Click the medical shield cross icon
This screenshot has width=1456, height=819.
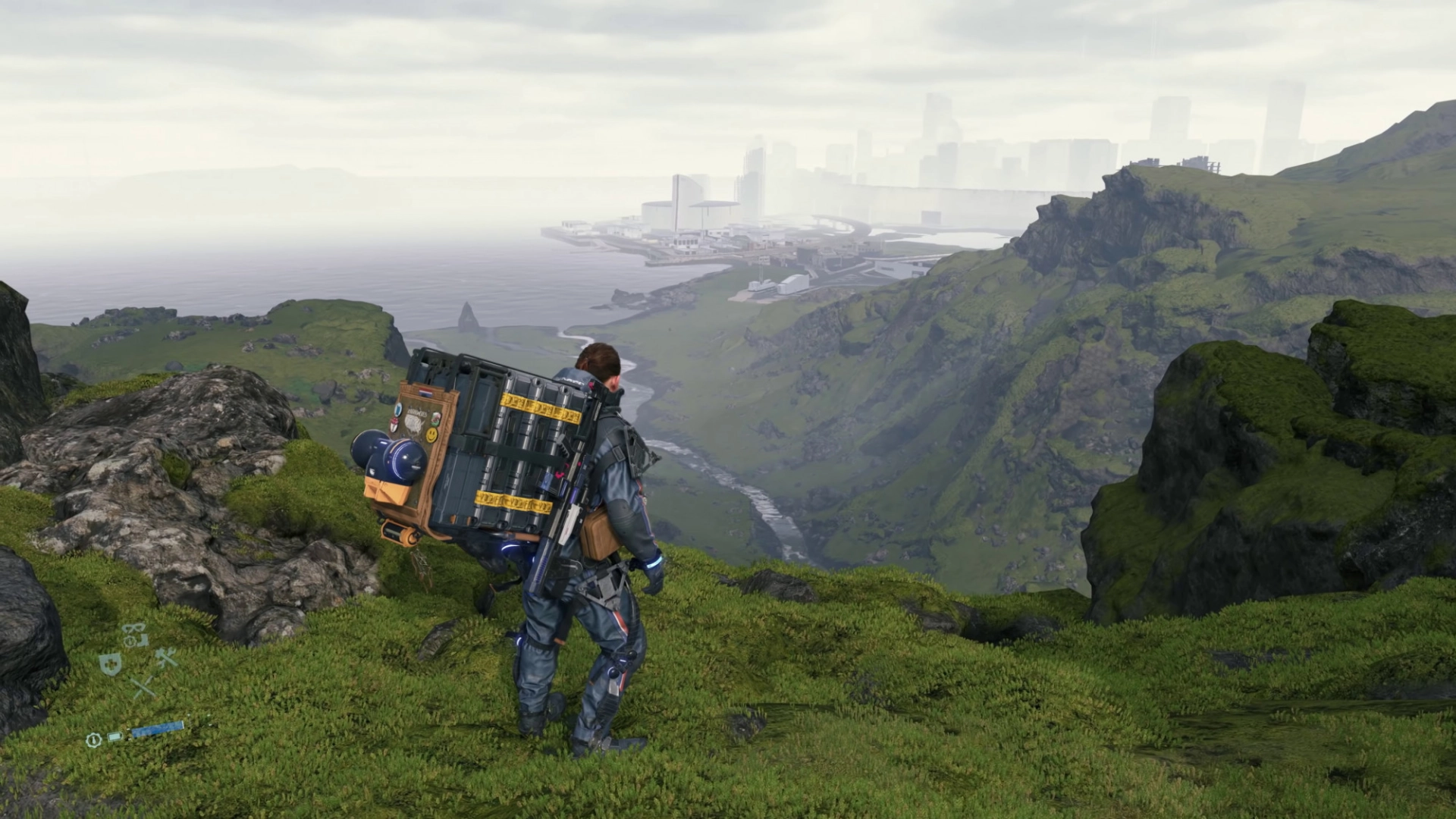click(x=110, y=665)
